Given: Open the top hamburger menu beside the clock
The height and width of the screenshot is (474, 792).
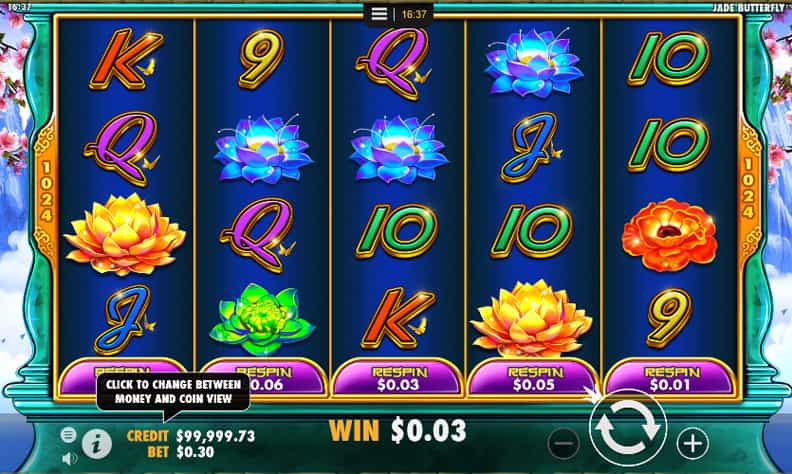Looking at the screenshot, I should (379, 14).
